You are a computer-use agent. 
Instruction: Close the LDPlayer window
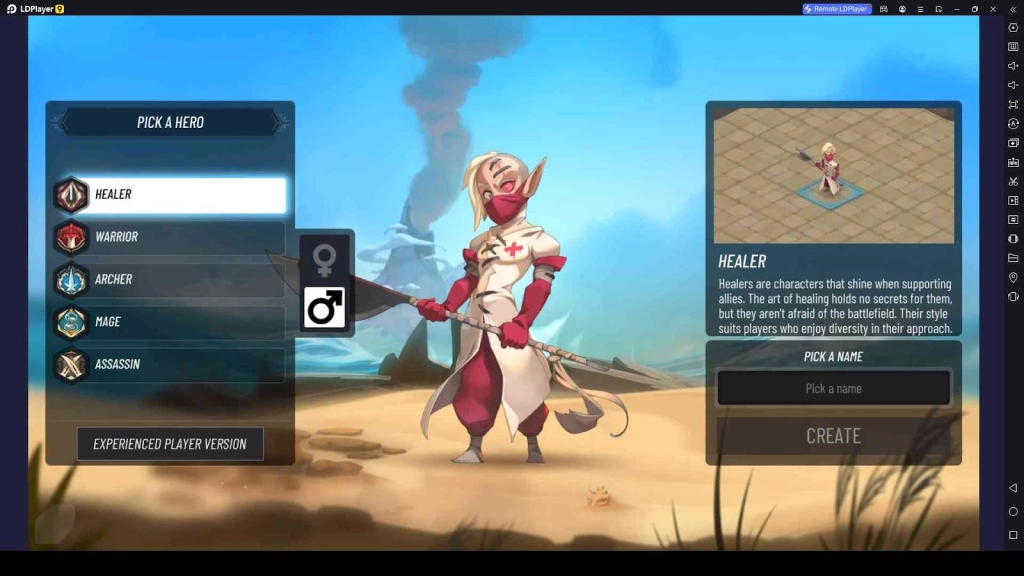(x=994, y=9)
